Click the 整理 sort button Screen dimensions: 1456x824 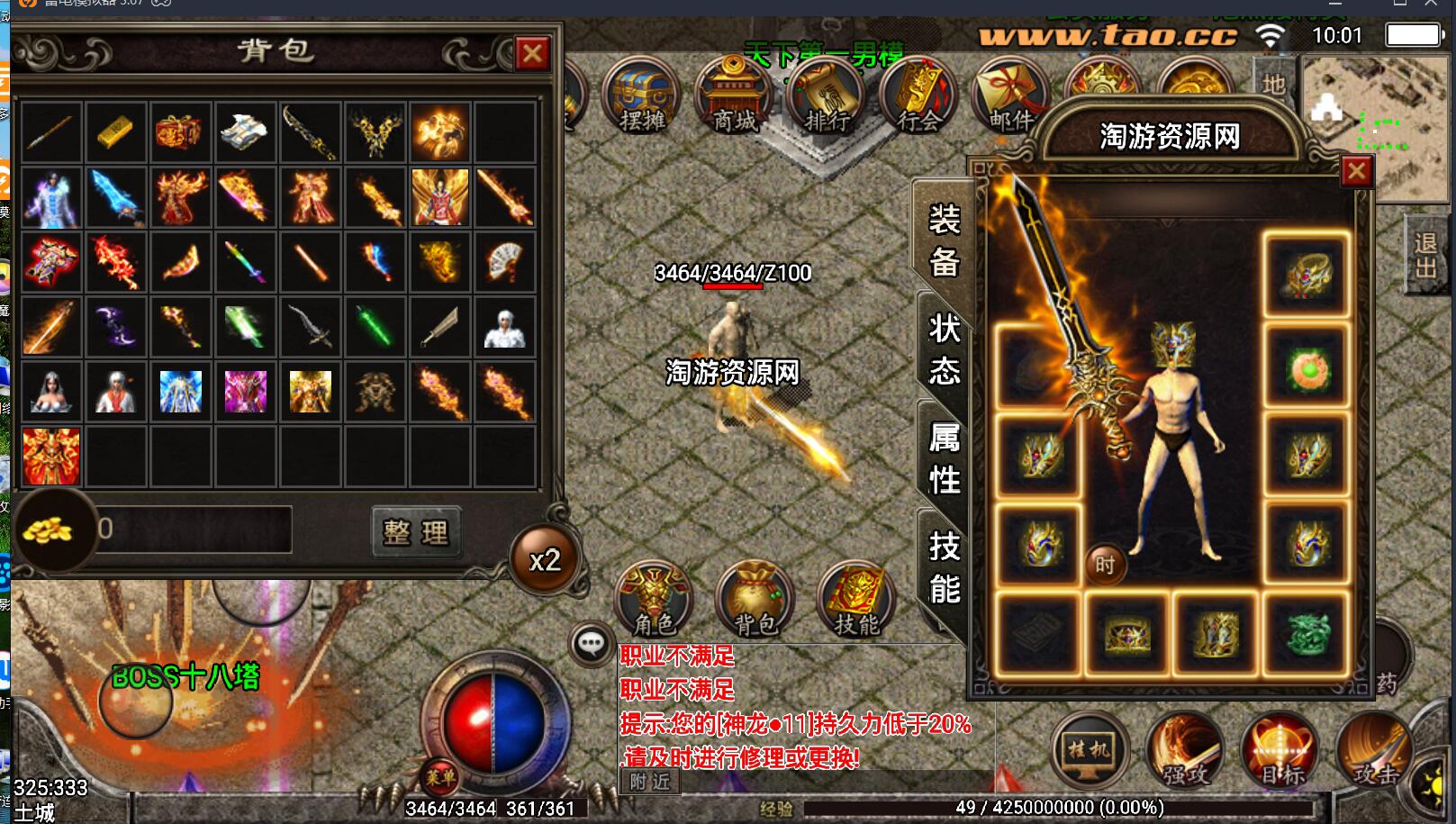[416, 532]
